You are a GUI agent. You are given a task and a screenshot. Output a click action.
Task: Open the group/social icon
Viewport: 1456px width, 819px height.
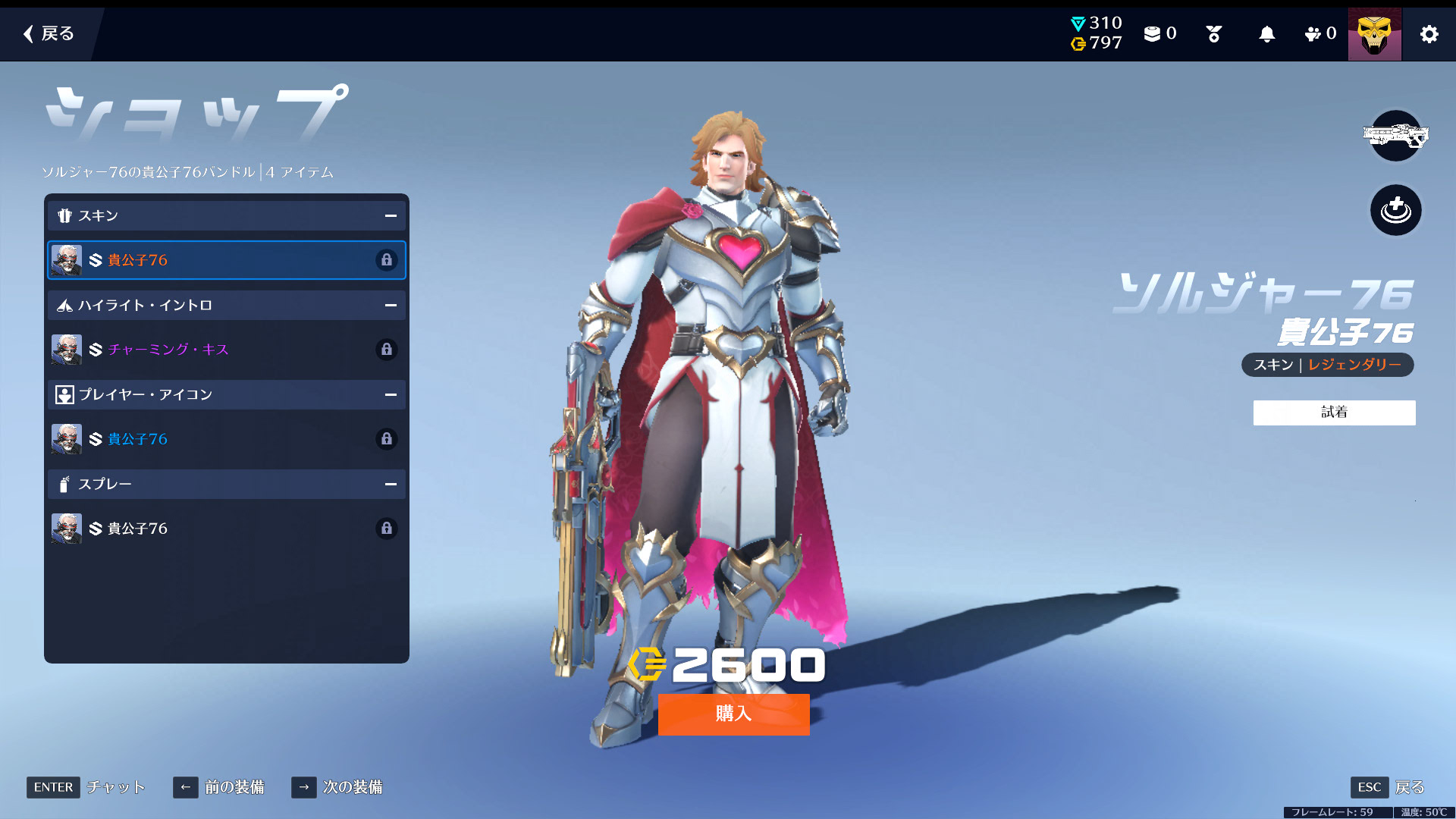pyautogui.click(x=1319, y=34)
